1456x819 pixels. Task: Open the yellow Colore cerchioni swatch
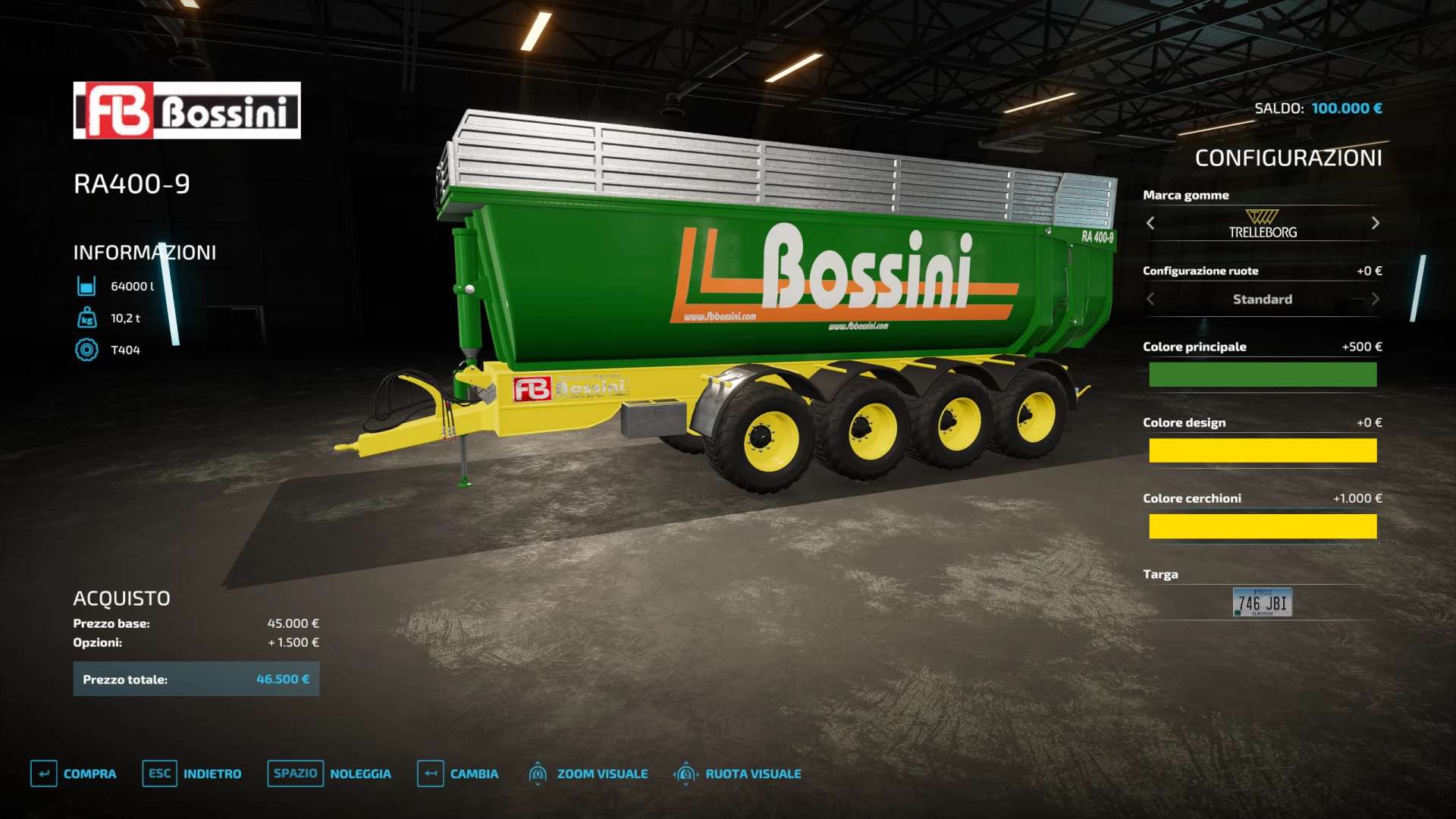coord(1262,526)
